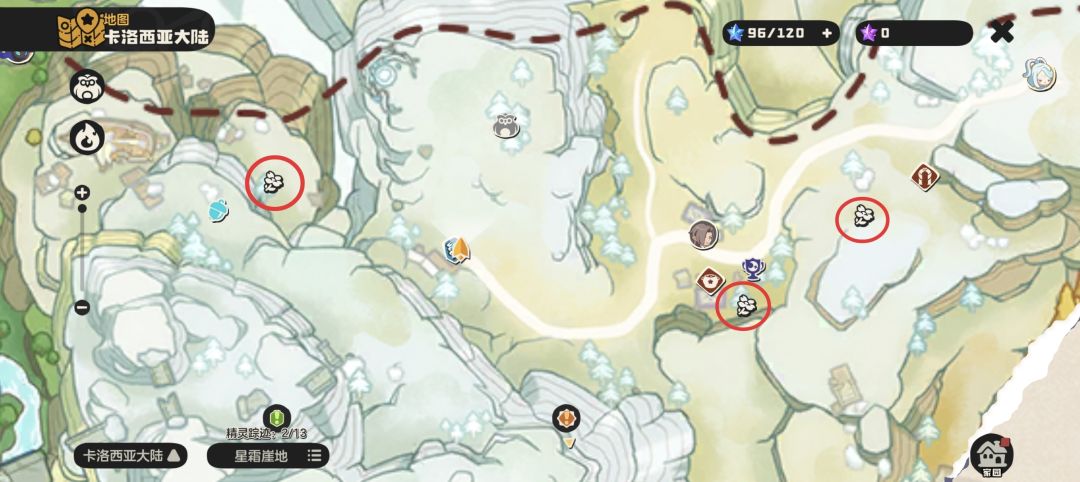Open the 卡洛西亚大陆 region selector
This screenshot has width=1080, height=482.
[x=132, y=456]
